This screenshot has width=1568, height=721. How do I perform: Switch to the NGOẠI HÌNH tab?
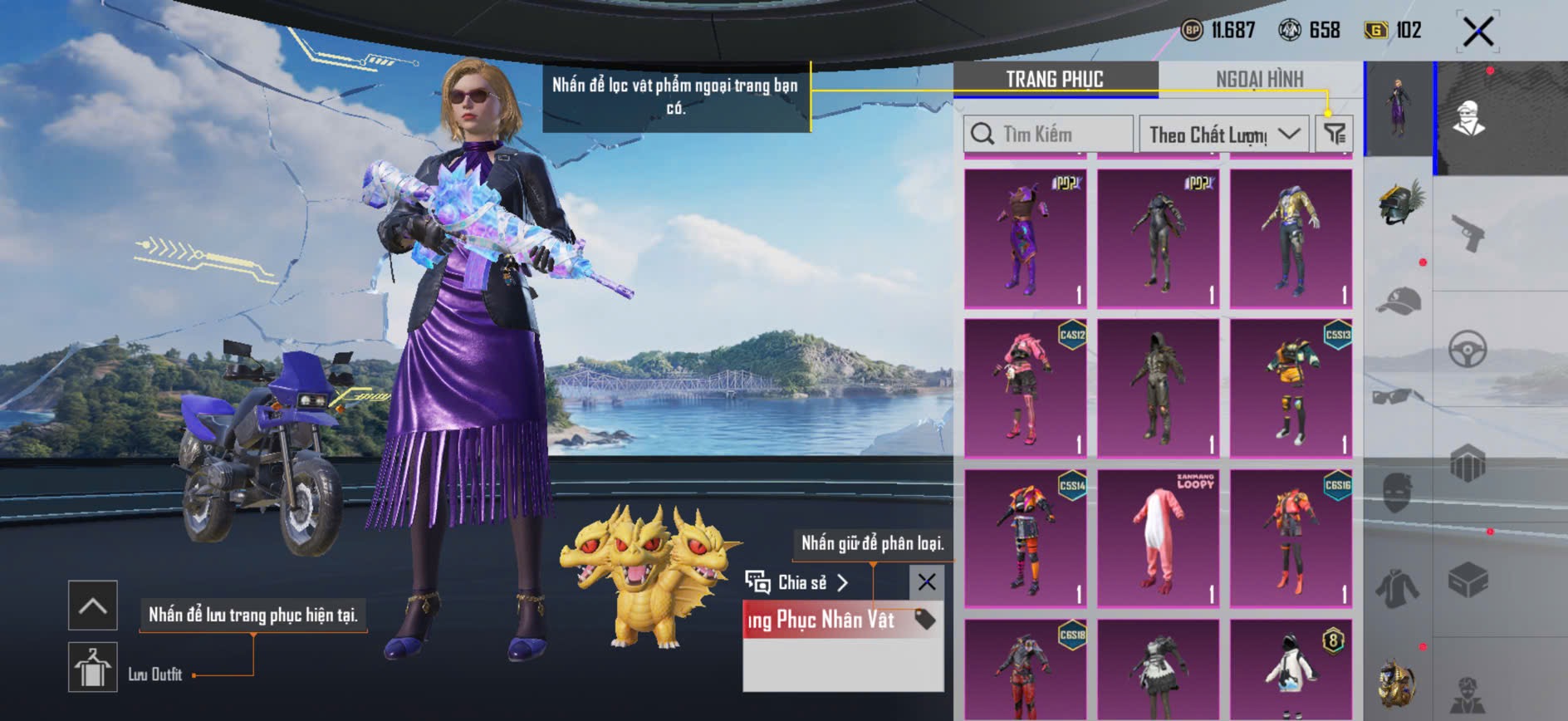tap(1259, 79)
